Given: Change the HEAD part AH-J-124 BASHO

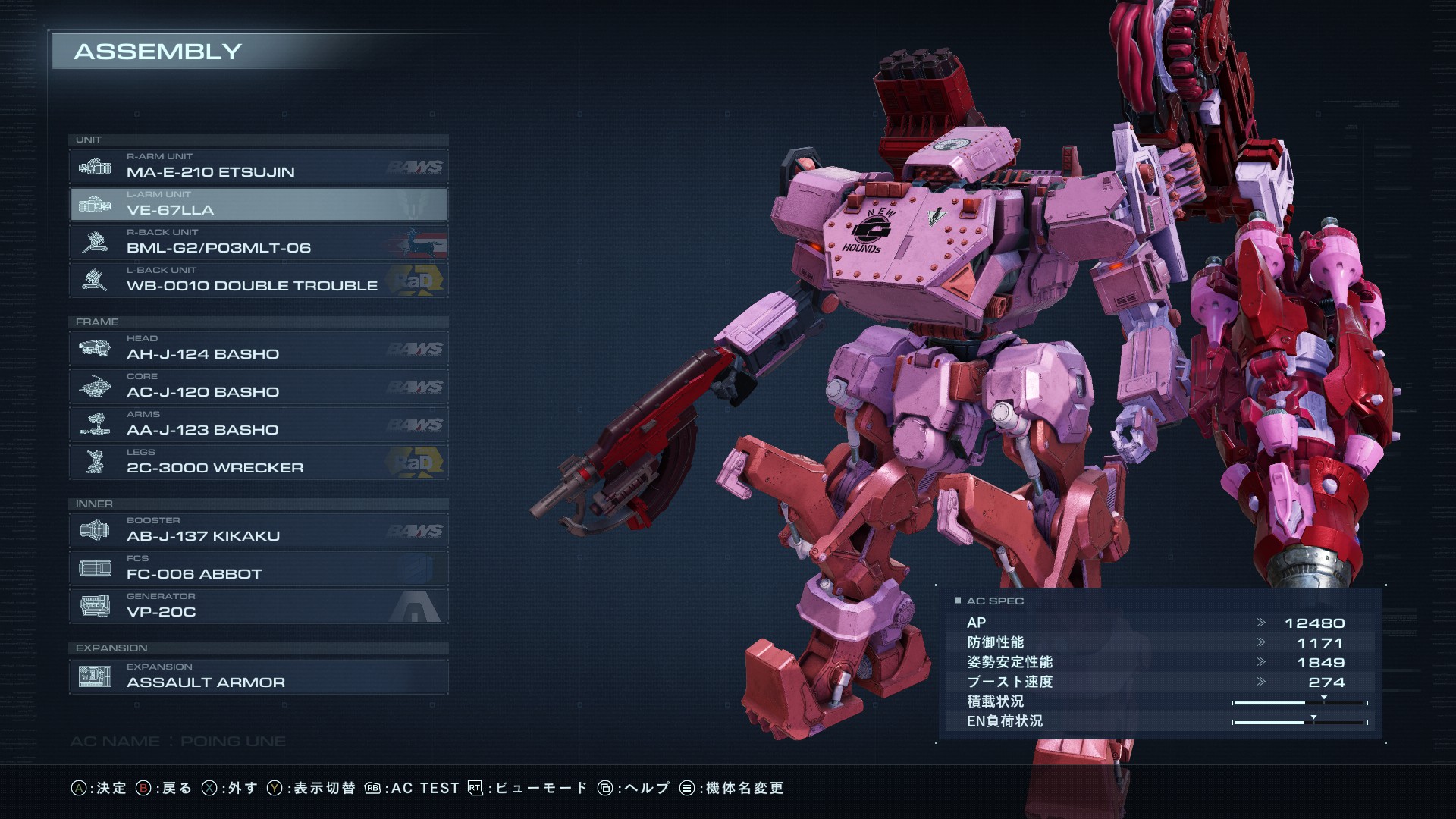Looking at the screenshot, I should pyautogui.click(x=259, y=349).
